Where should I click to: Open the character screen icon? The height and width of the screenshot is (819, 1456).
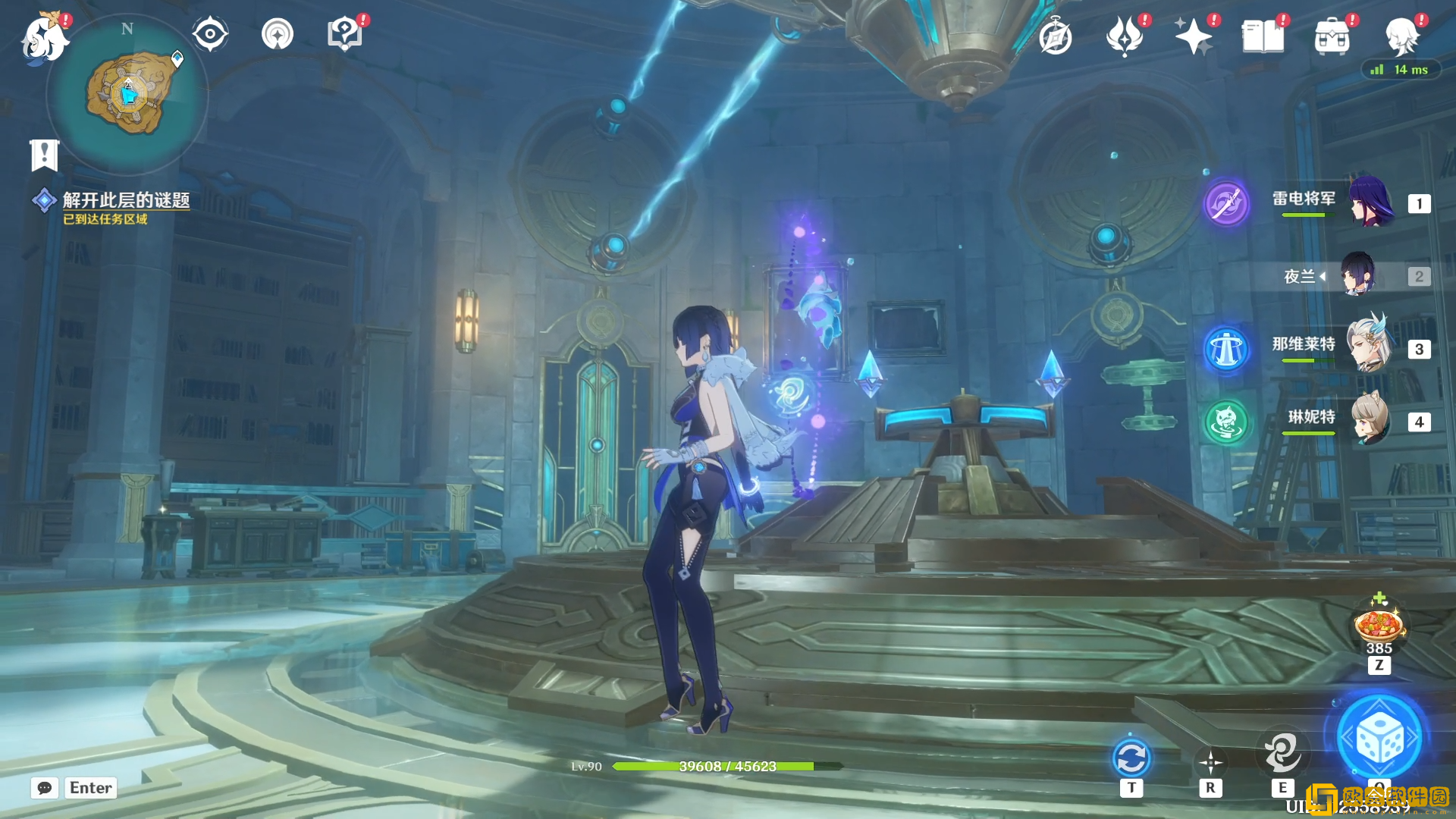(1402, 36)
